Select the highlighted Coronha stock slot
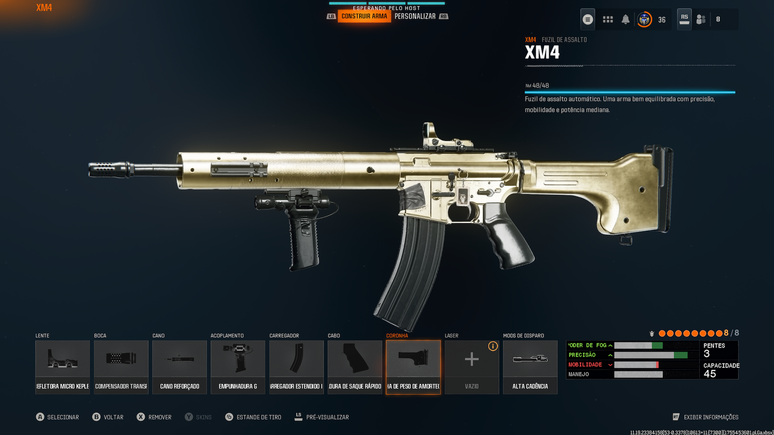 [x=413, y=366]
